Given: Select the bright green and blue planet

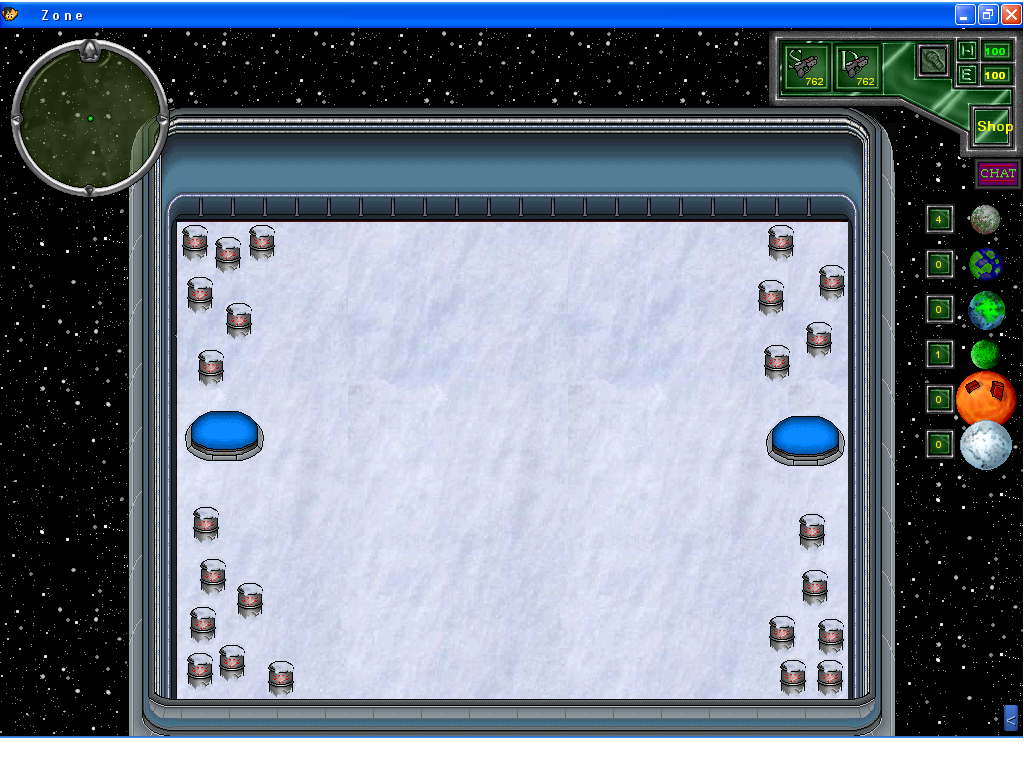Looking at the screenshot, I should click(x=986, y=310).
